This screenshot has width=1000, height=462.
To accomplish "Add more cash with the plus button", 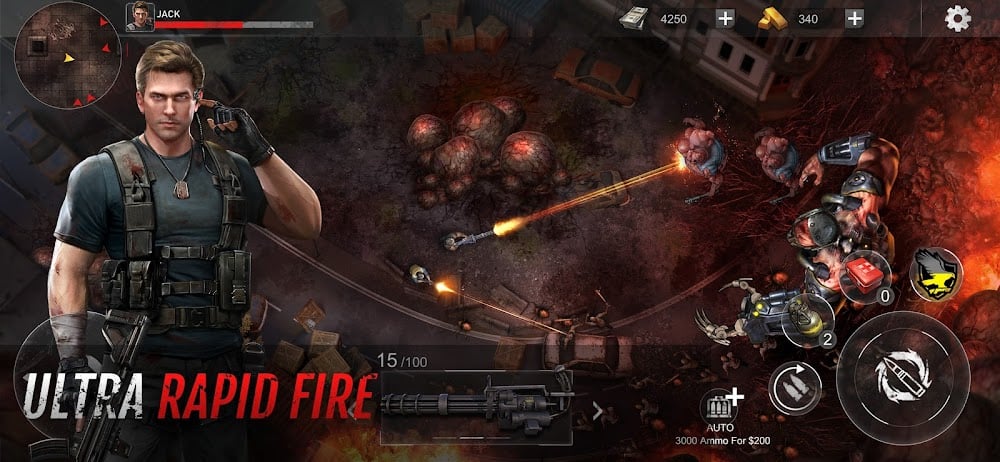I will (725, 18).
